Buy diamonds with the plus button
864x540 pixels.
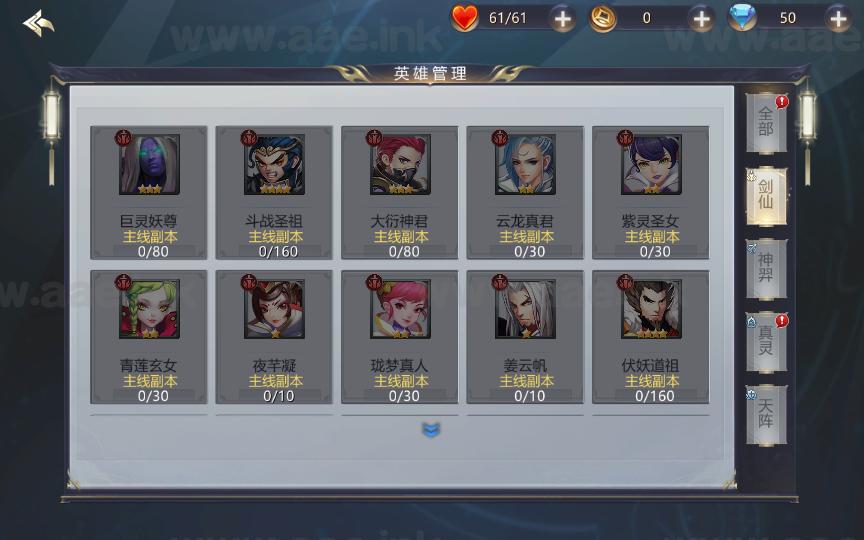click(838, 18)
